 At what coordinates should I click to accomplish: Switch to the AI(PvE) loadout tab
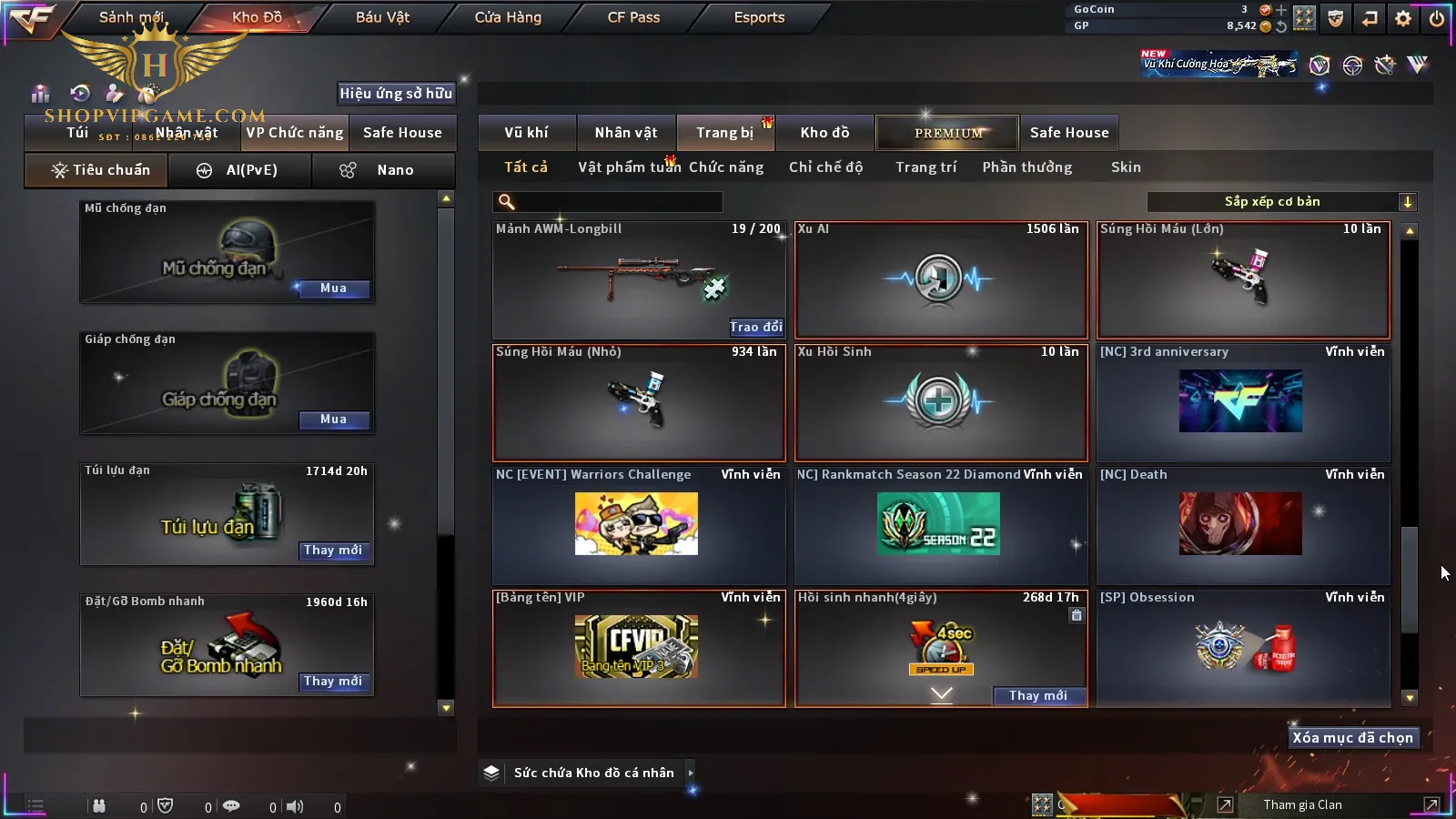[x=240, y=170]
